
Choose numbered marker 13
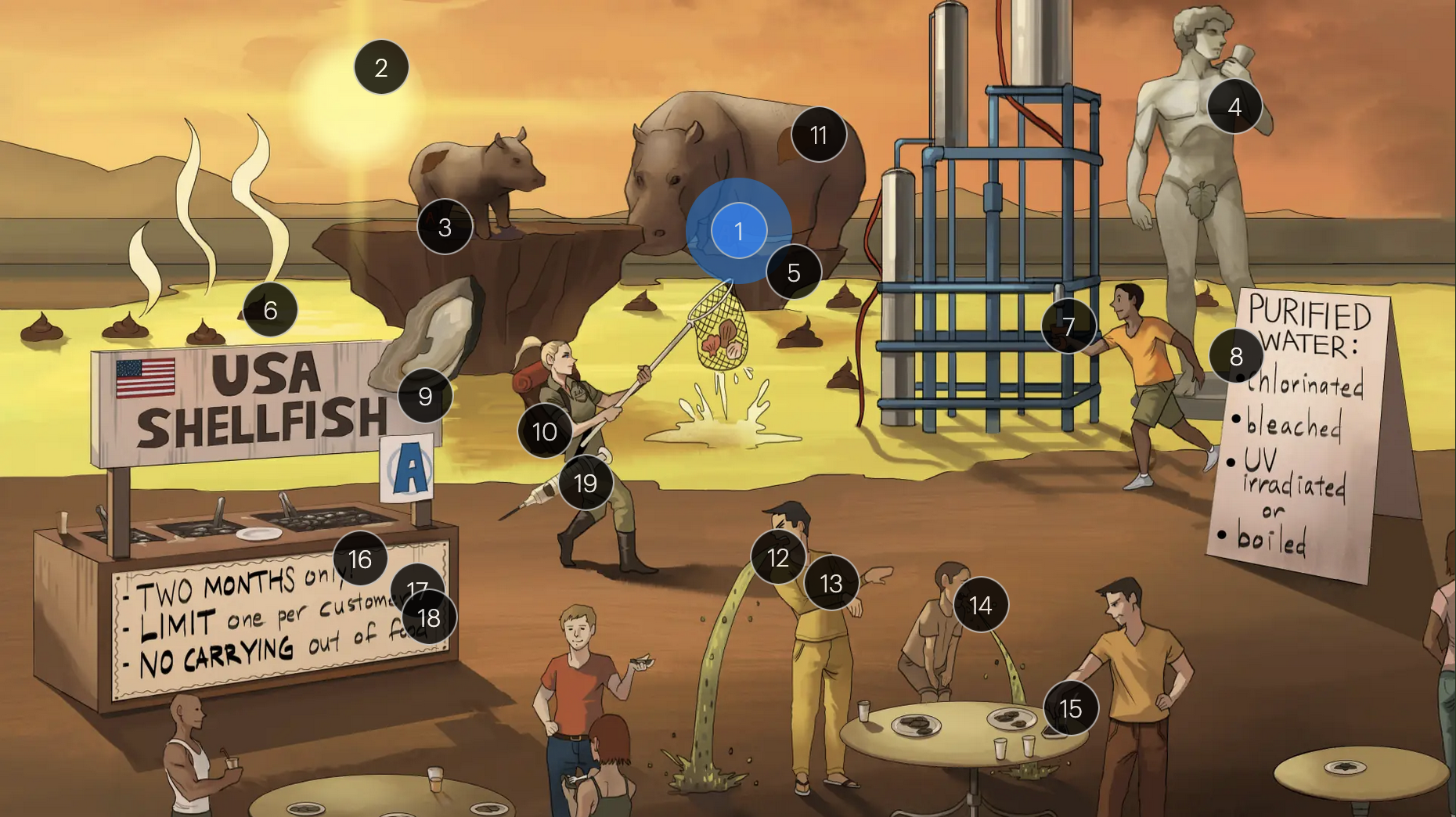[x=831, y=583]
